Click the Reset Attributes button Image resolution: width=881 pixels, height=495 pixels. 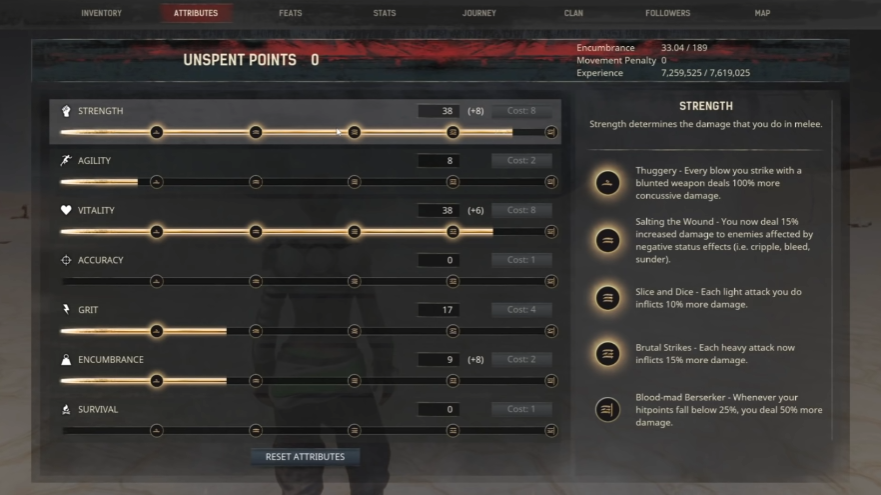305,457
